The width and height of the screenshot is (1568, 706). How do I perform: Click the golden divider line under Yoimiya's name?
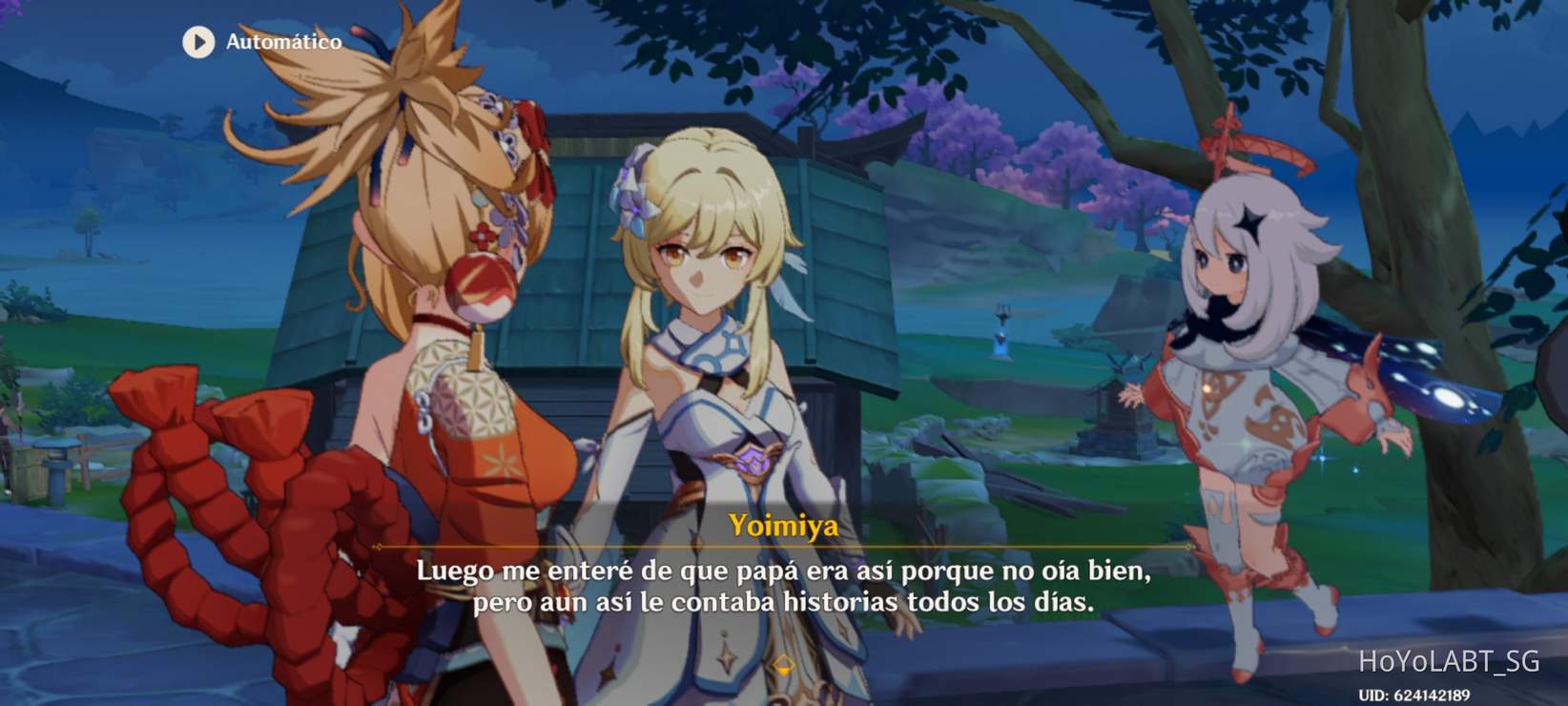tap(784, 548)
